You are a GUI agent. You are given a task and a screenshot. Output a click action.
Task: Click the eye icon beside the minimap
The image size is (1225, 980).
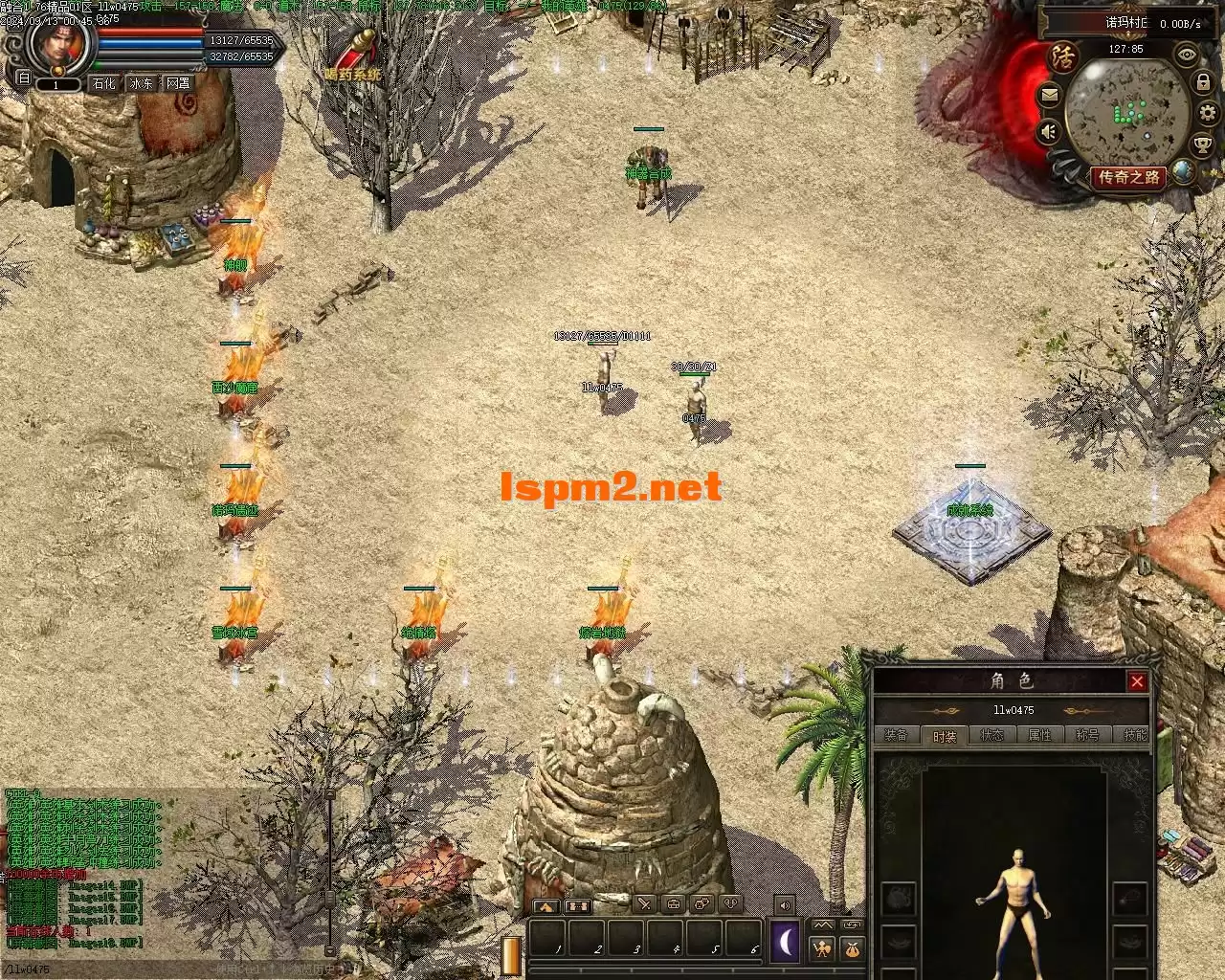point(1187,55)
